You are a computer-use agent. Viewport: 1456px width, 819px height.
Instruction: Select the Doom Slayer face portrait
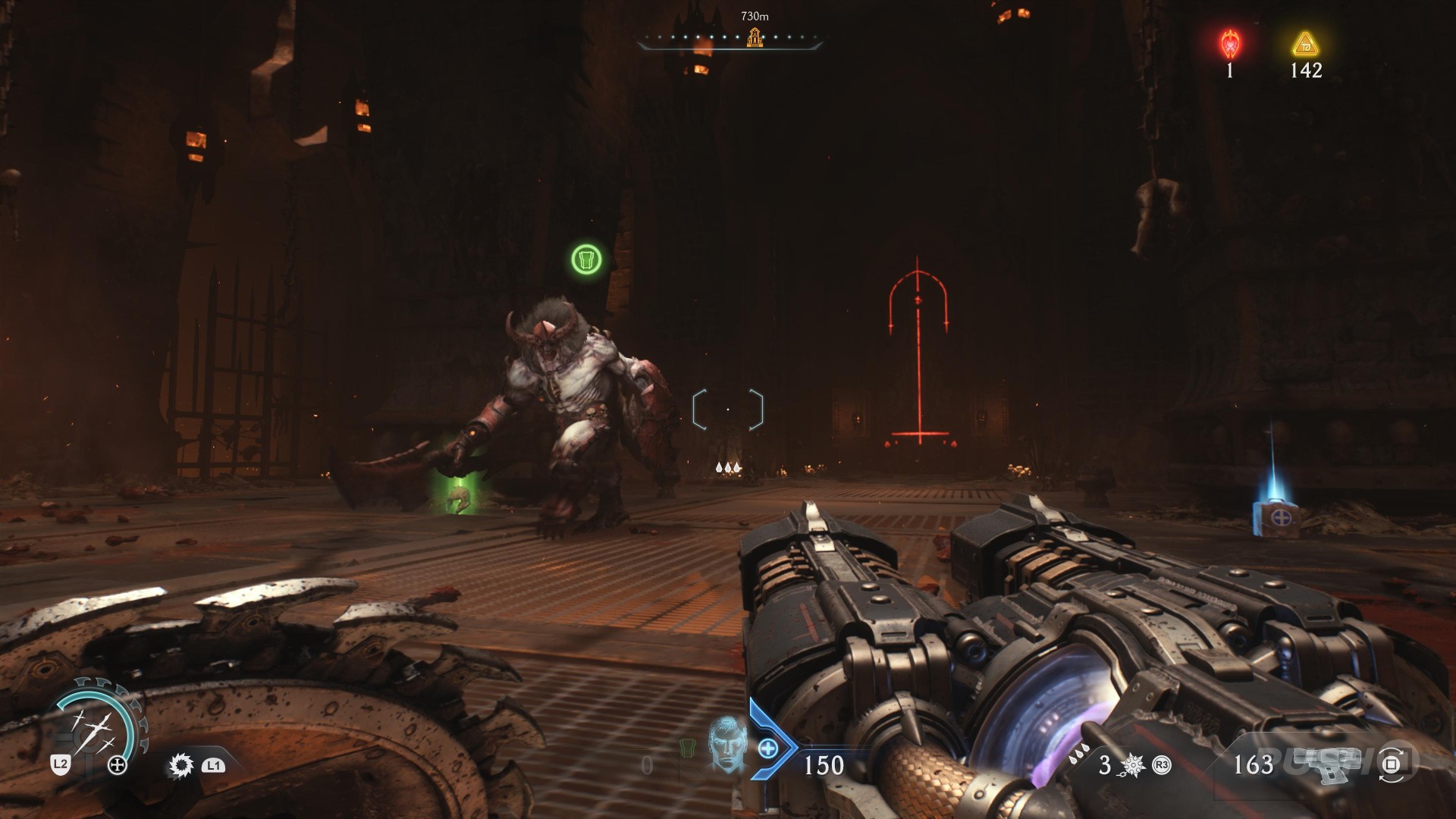[x=724, y=742]
